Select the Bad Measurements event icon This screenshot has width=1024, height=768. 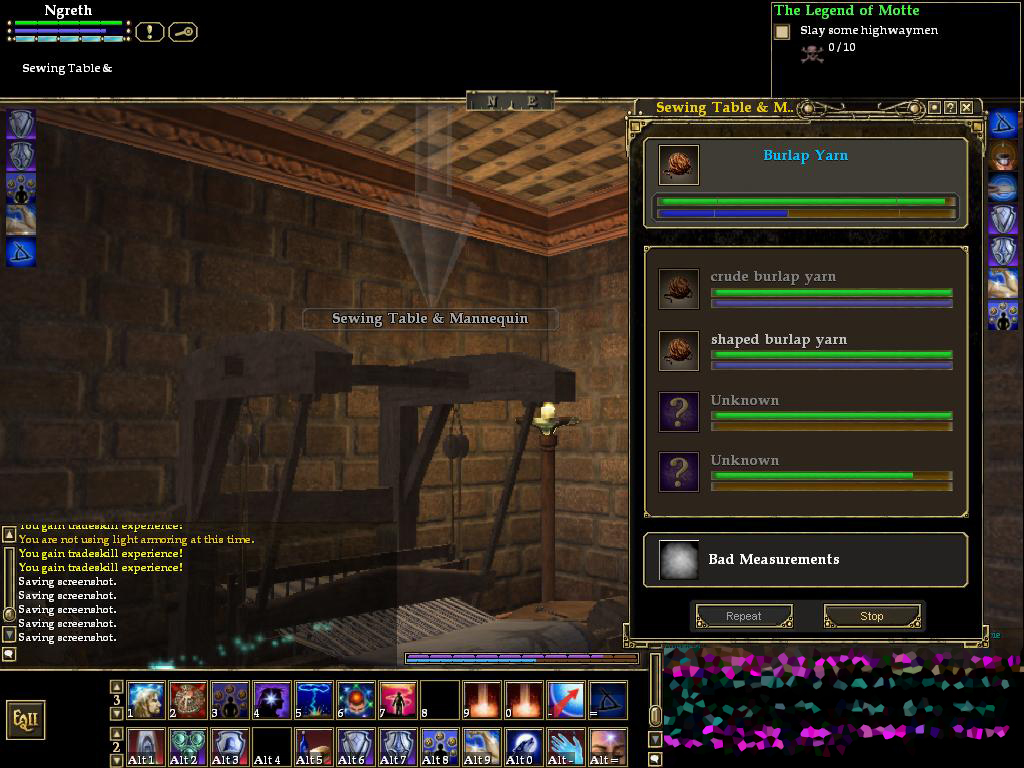[x=679, y=560]
